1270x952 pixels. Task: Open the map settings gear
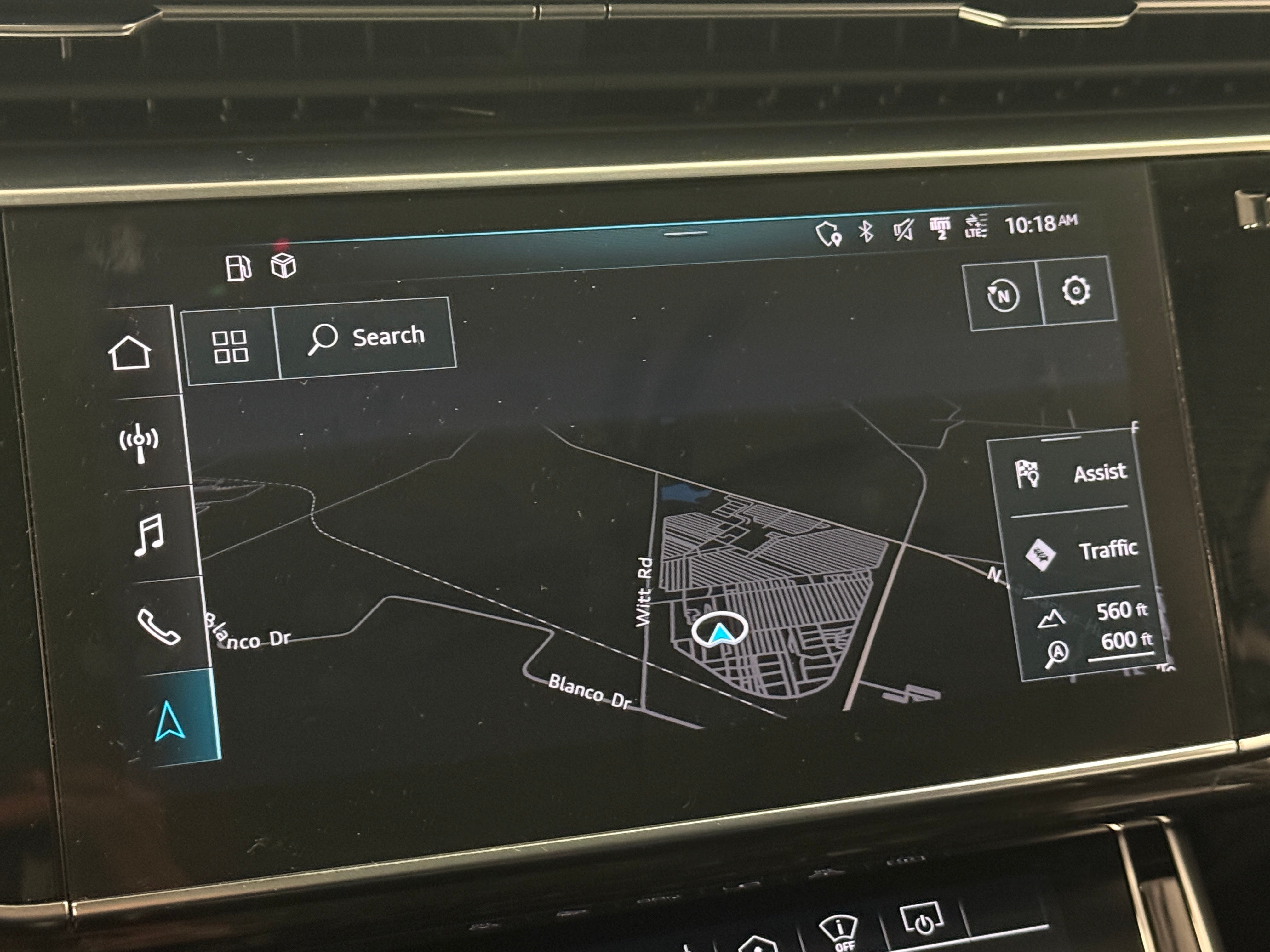click(x=1075, y=290)
